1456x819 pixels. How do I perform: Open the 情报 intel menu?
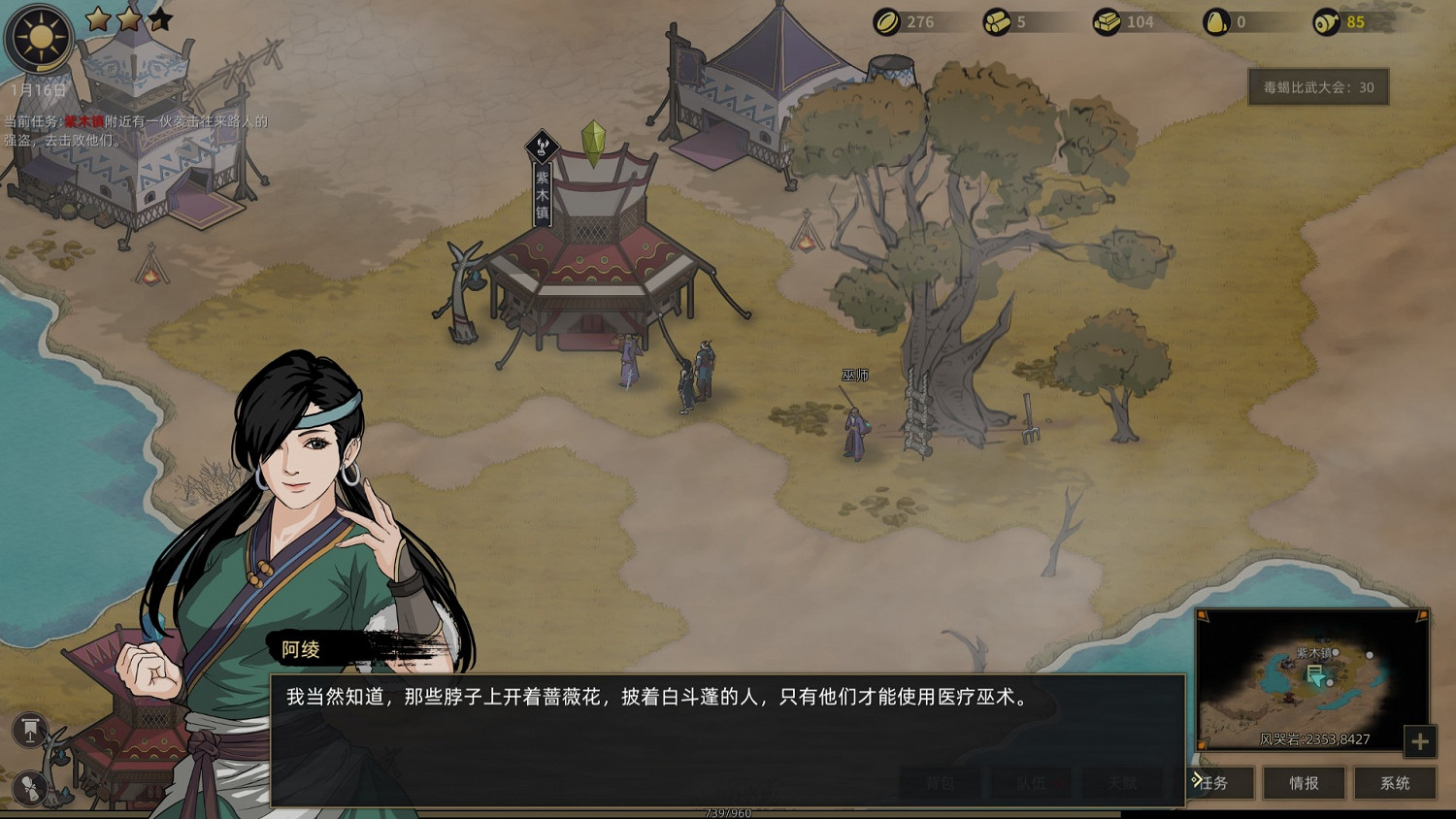pyautogui.click(x=1305, y=783)
